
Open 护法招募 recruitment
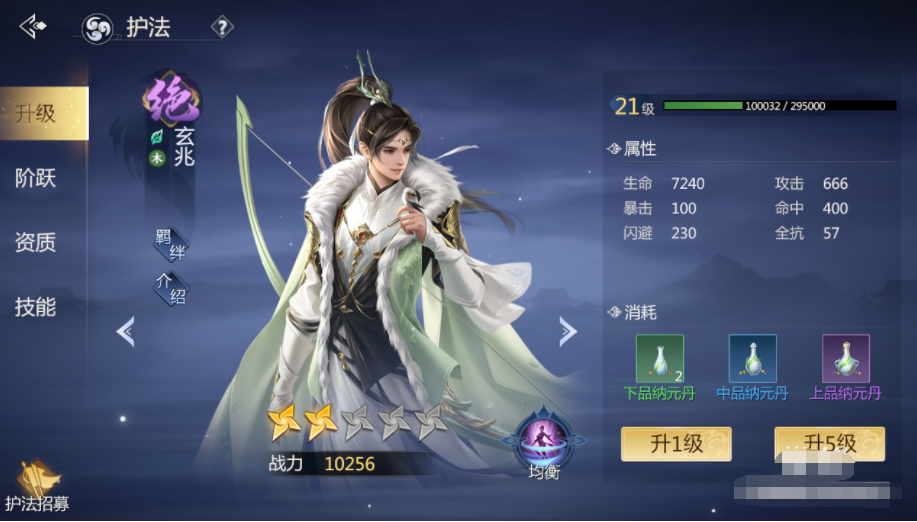(x=37, y=488)
